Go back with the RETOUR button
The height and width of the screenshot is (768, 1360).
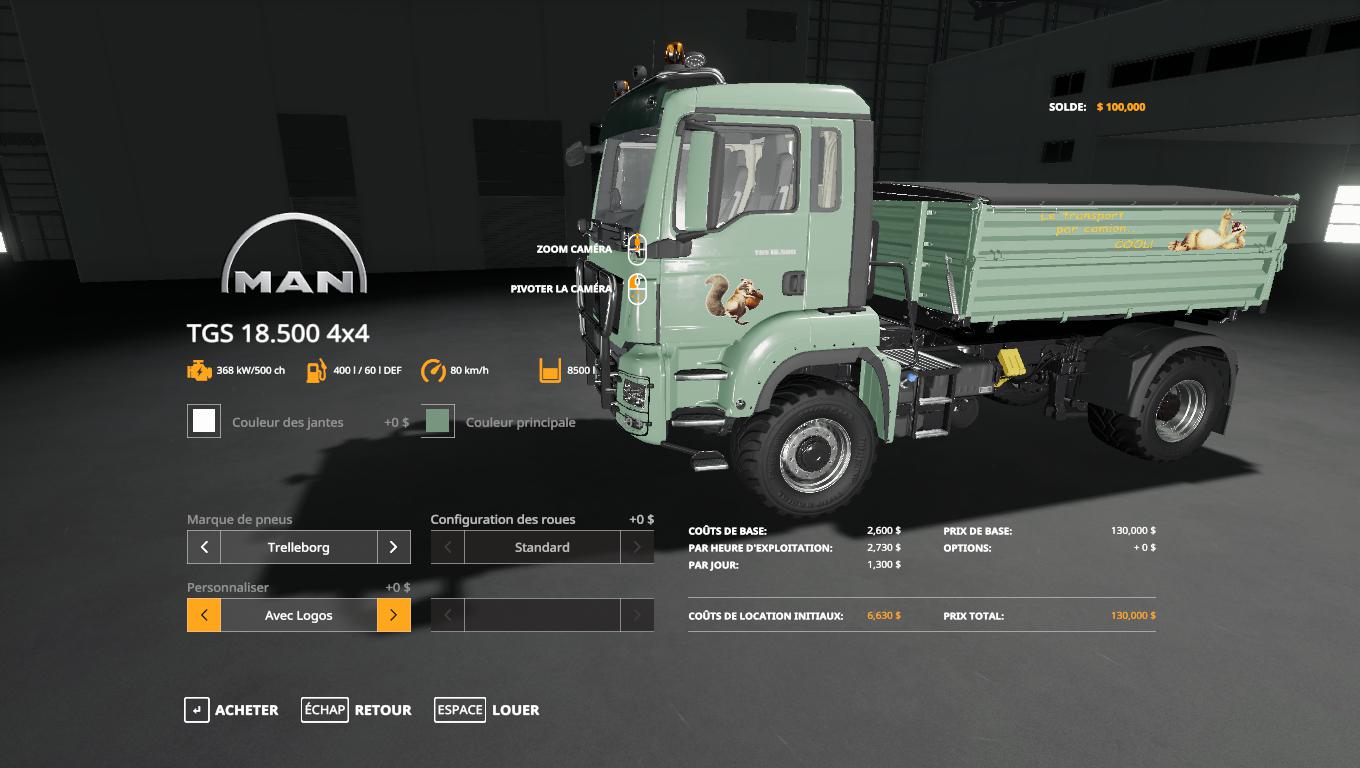357,710
